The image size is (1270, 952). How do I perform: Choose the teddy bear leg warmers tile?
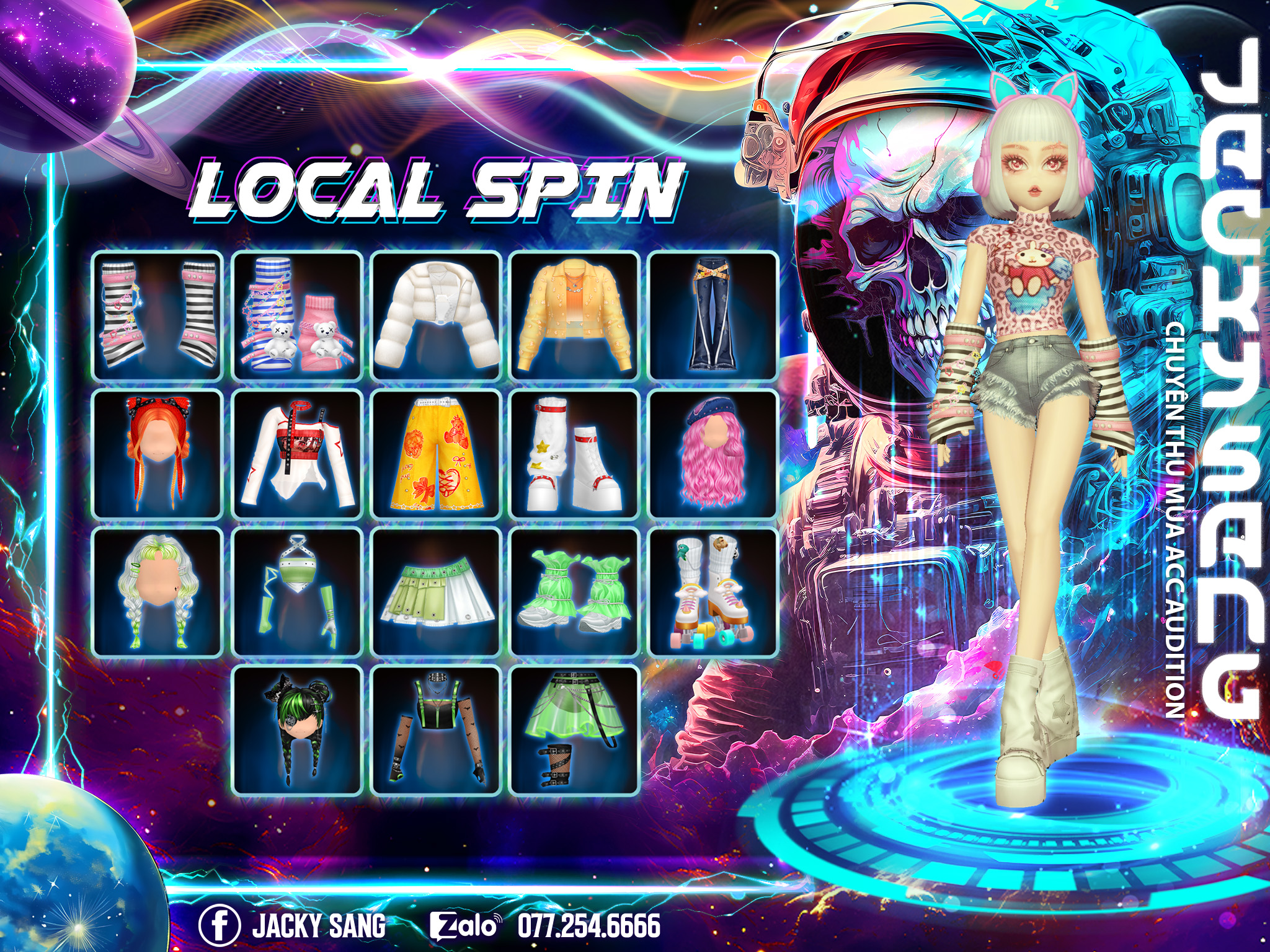click(x=296, y=315)
